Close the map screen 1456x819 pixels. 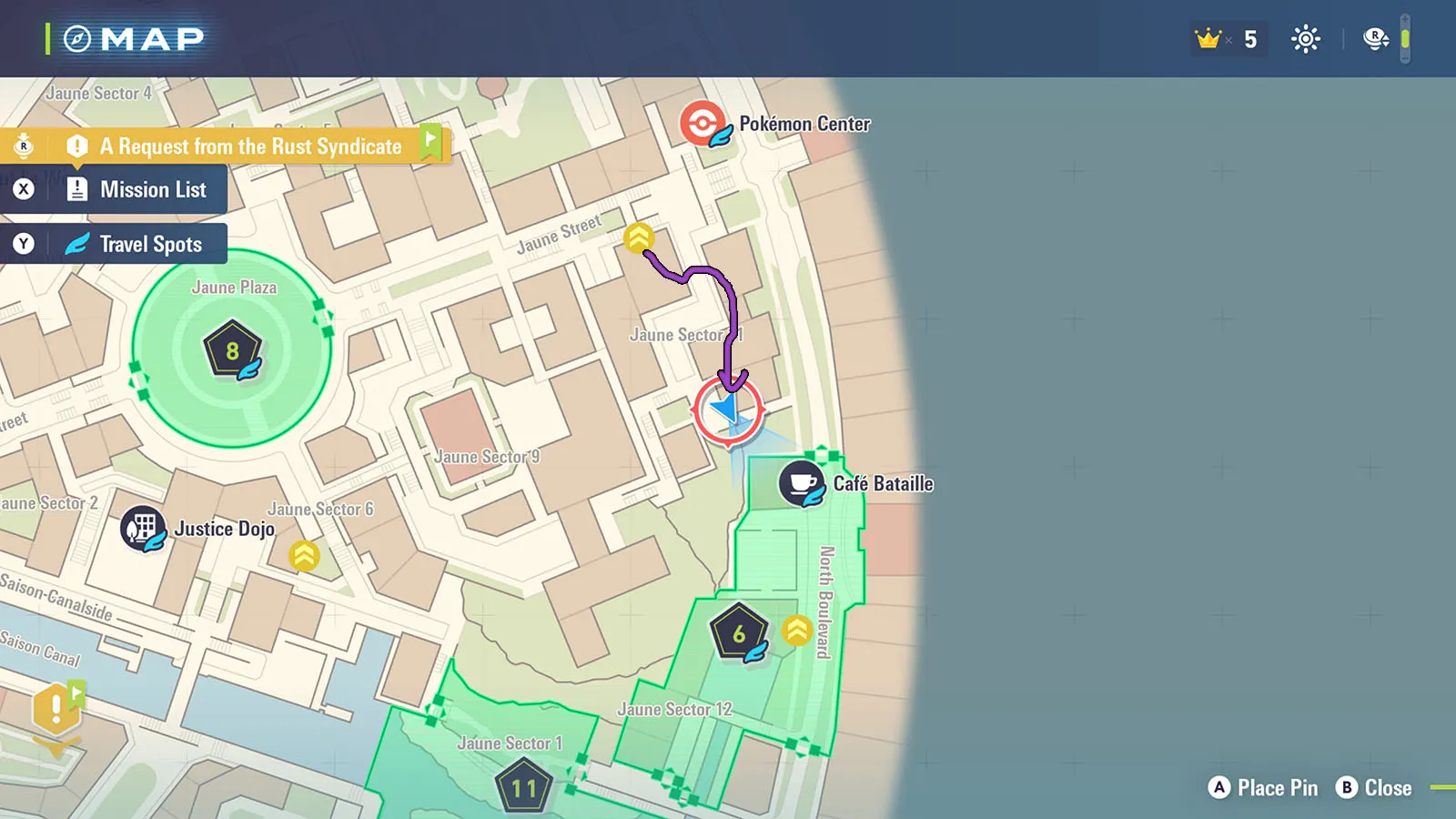(1374, 788)
